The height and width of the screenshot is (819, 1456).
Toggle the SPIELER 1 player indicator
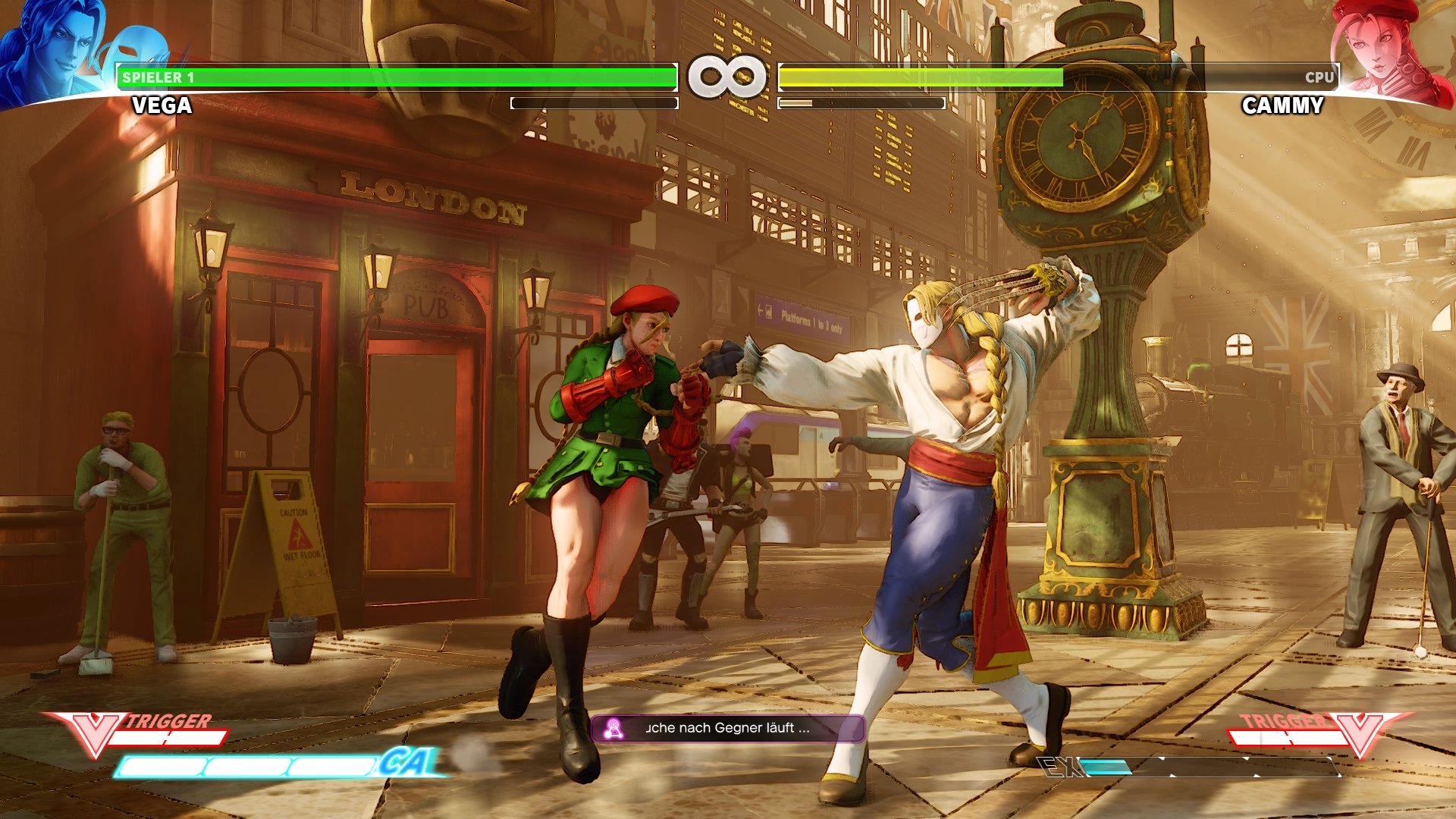coord(159,76)
